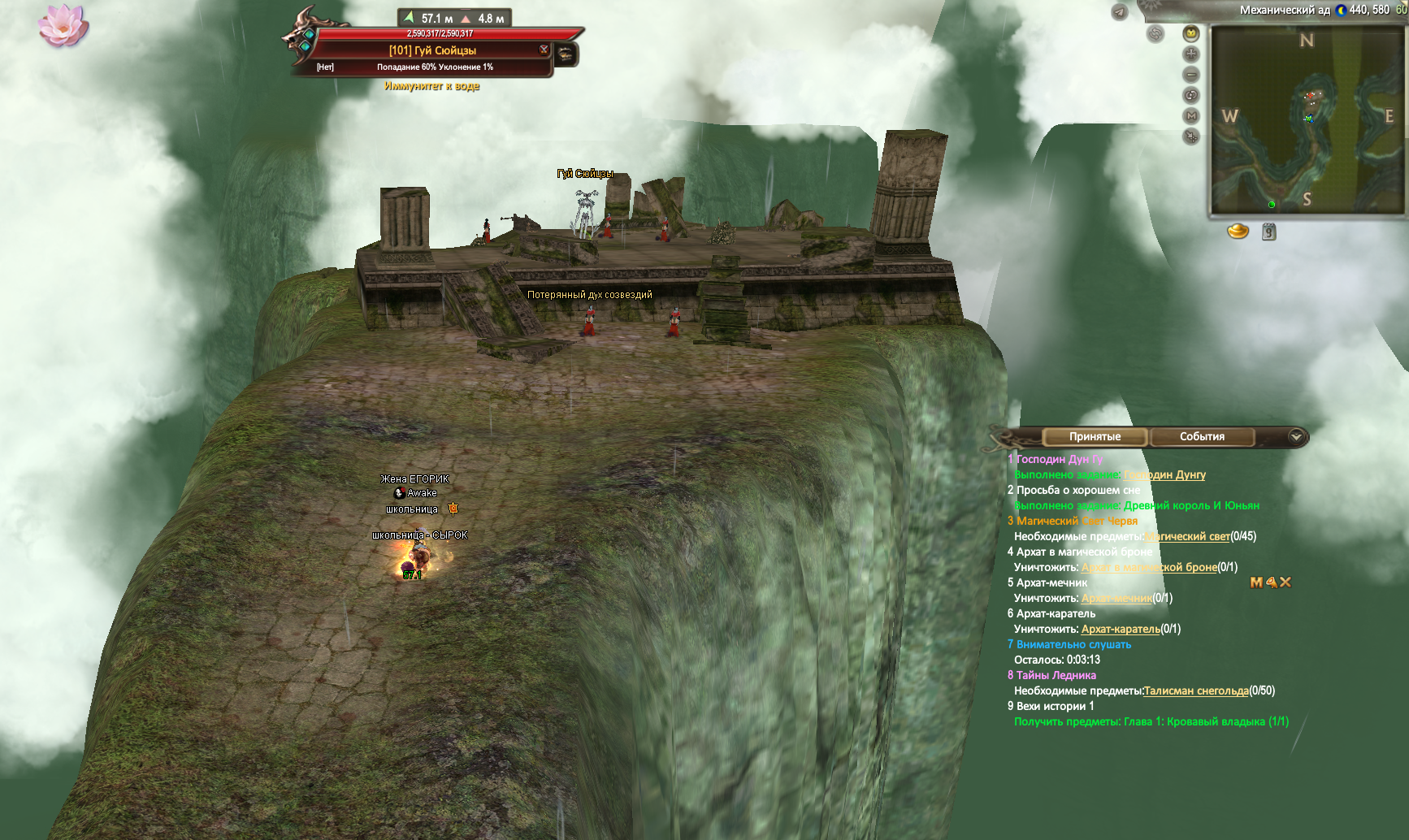Screen dimensions: 1409x840
Task: Open the Магический свет item link
Action: 1187,537
